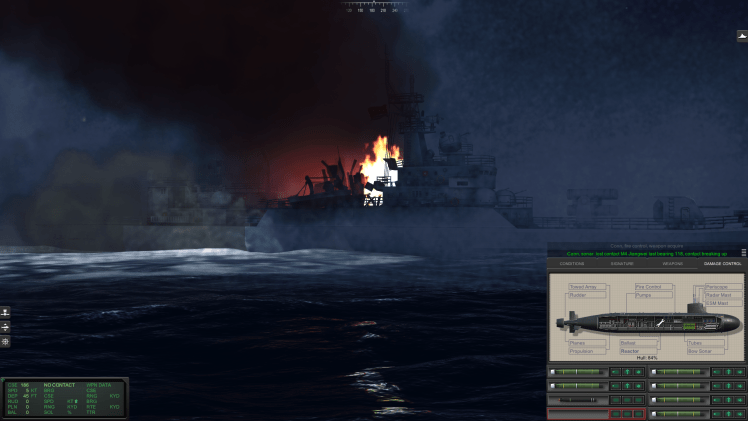The width and height of the screenshot is (748, 421).
Task: Select the Damage Control tab
Action: [x=722, y=264]
